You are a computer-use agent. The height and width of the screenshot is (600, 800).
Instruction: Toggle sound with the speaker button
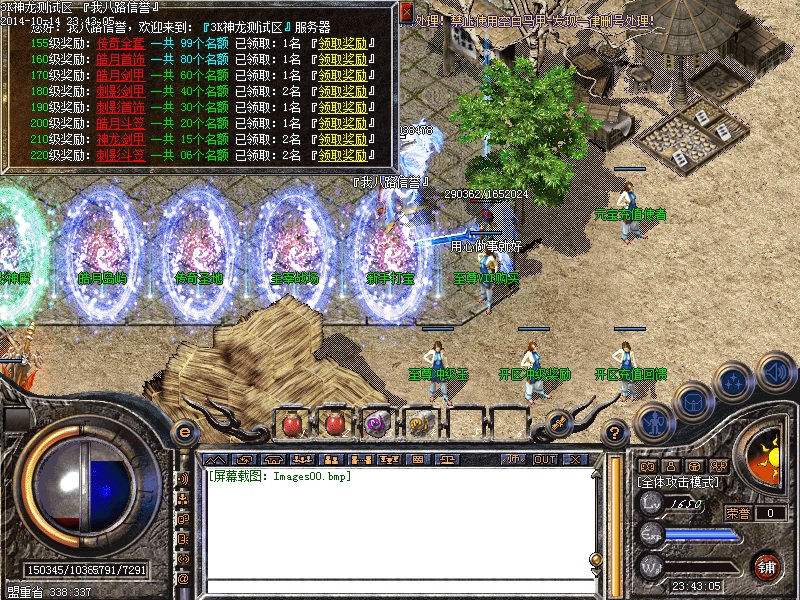coord(776,374)
